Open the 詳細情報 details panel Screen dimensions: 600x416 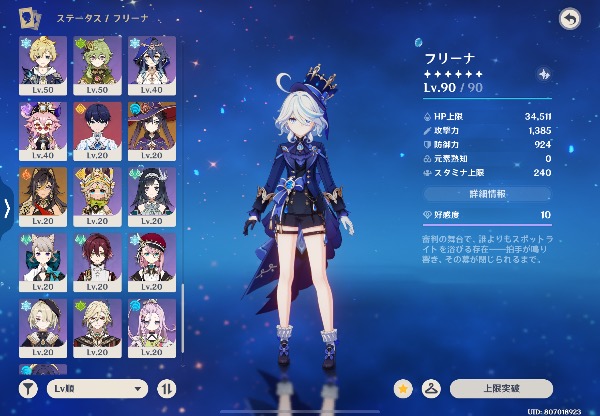[x=483, y=191]
